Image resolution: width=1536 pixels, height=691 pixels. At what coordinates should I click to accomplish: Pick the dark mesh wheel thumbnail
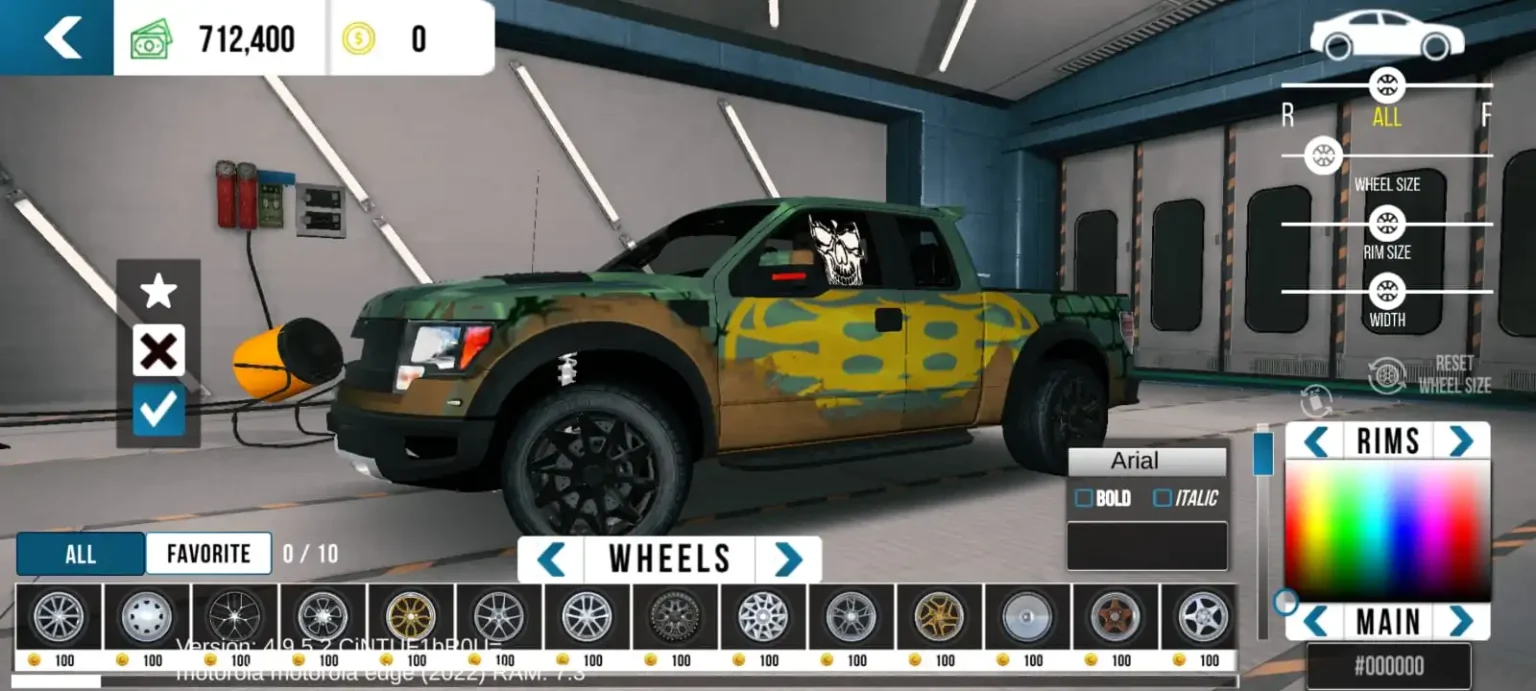pos(675,616)
